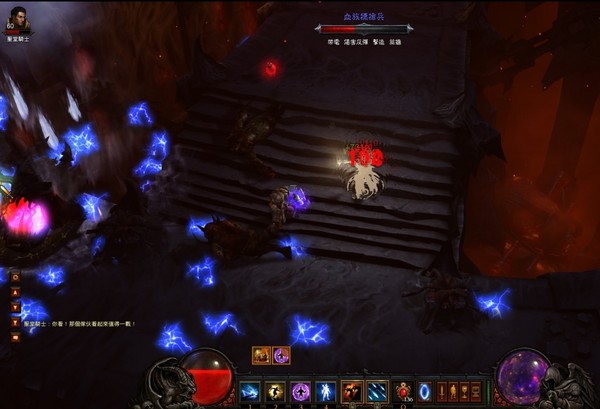Open the blue town portal
Viewport: 600px width, 409px height.
coord(425,391)
